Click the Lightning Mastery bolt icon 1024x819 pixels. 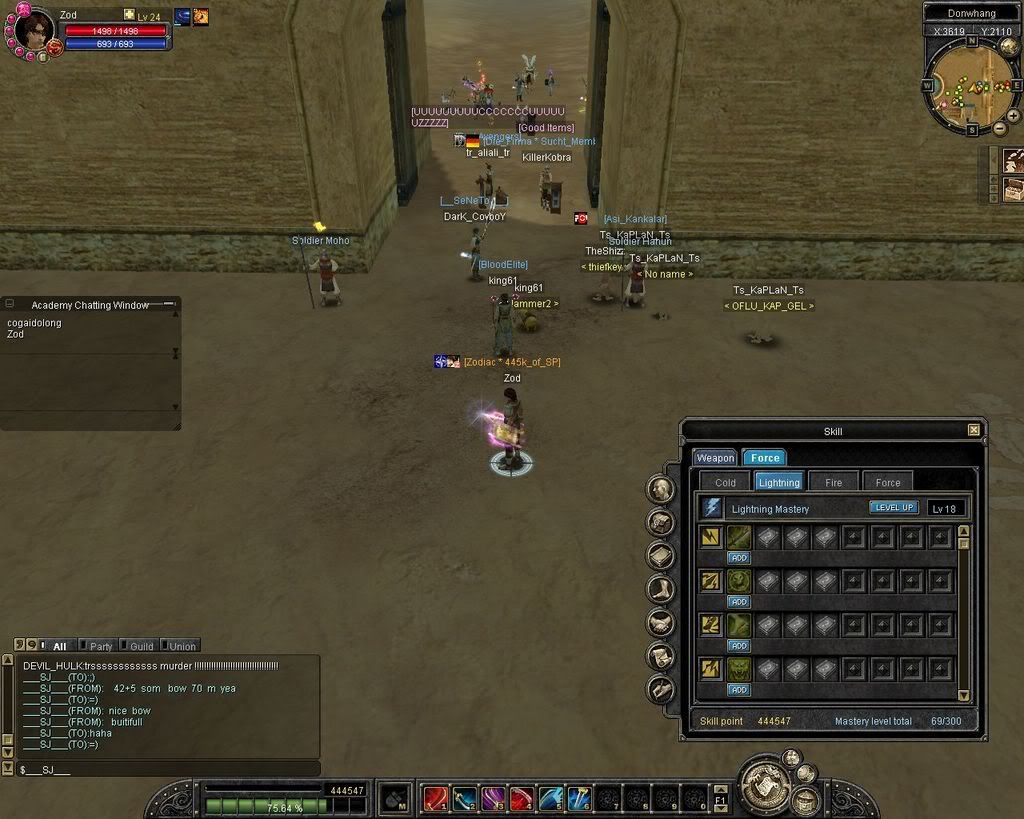coord(712,508)
